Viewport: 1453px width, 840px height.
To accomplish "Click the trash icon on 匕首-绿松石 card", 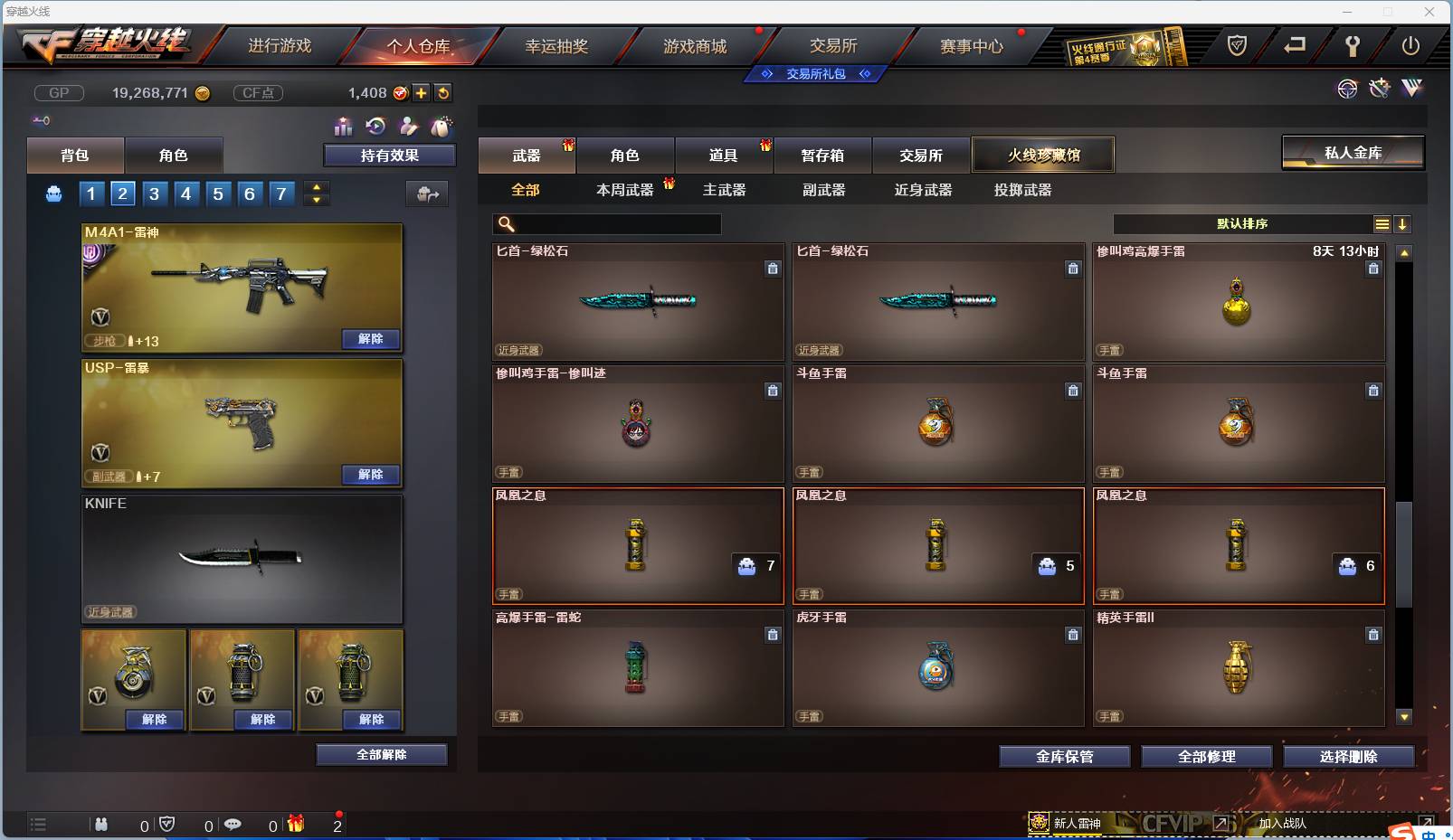I will point(774,269).
